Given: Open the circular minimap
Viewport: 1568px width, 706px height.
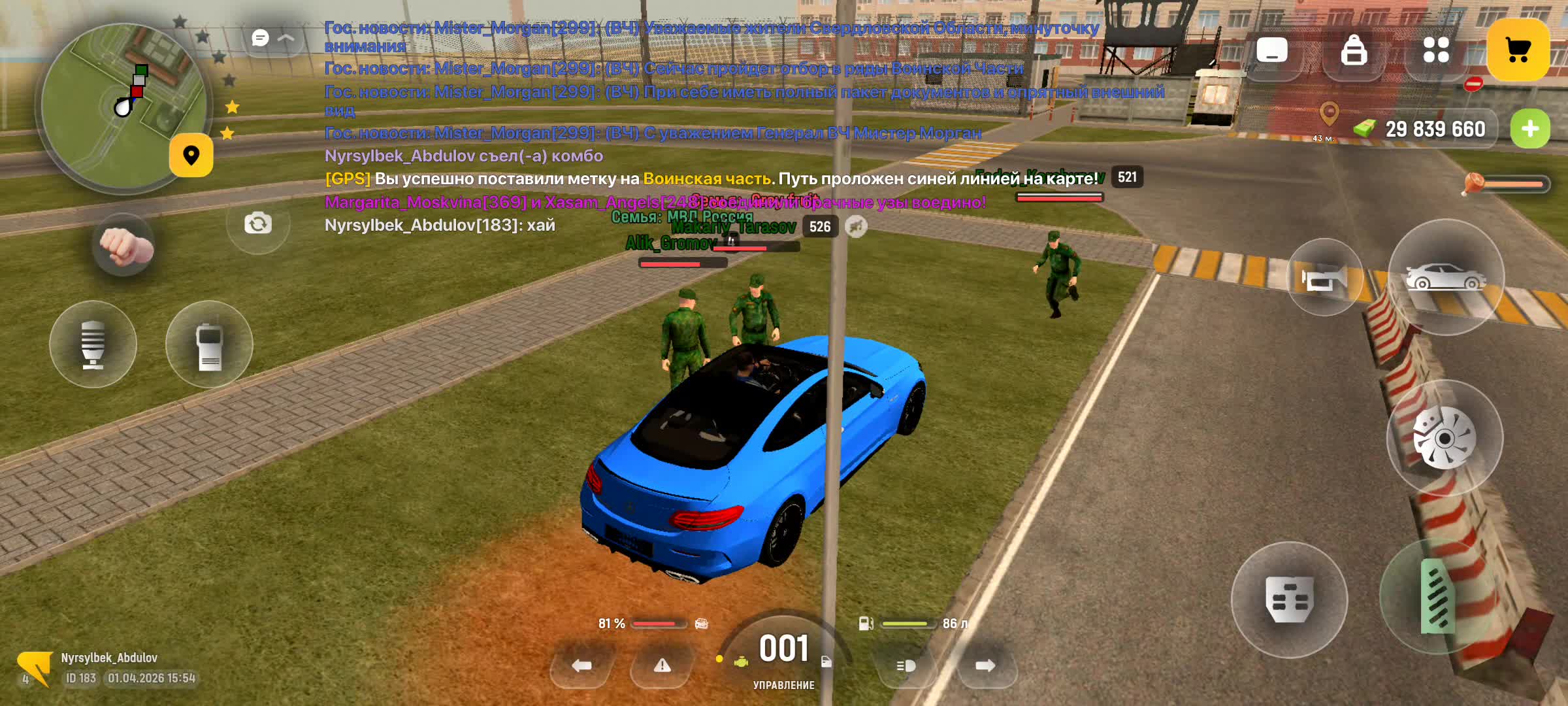Looking at the screenshot, I should pyautogui.click(x=123, y=108).
